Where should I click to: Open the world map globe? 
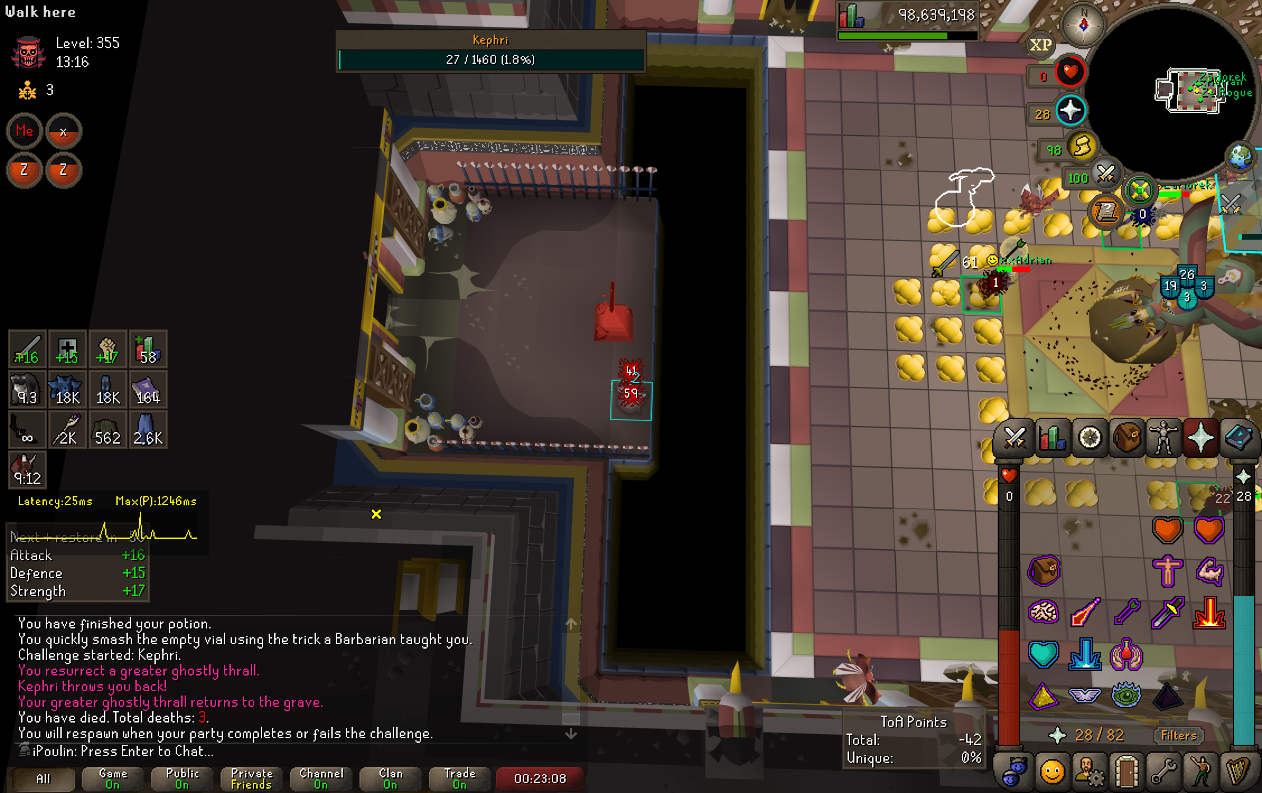(1242, 157)
